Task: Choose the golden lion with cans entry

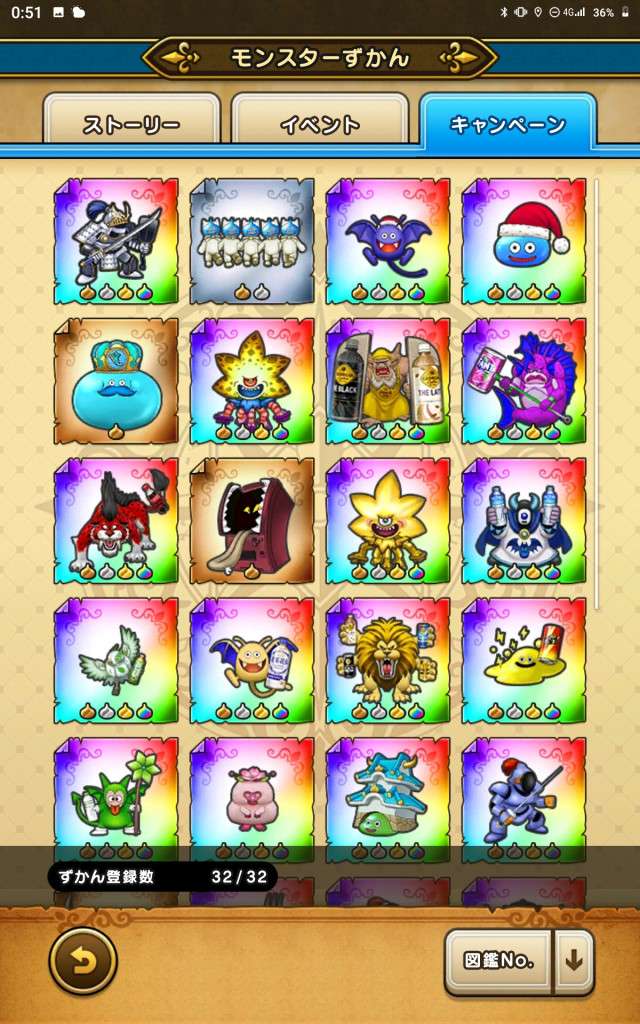Action: 388,661
